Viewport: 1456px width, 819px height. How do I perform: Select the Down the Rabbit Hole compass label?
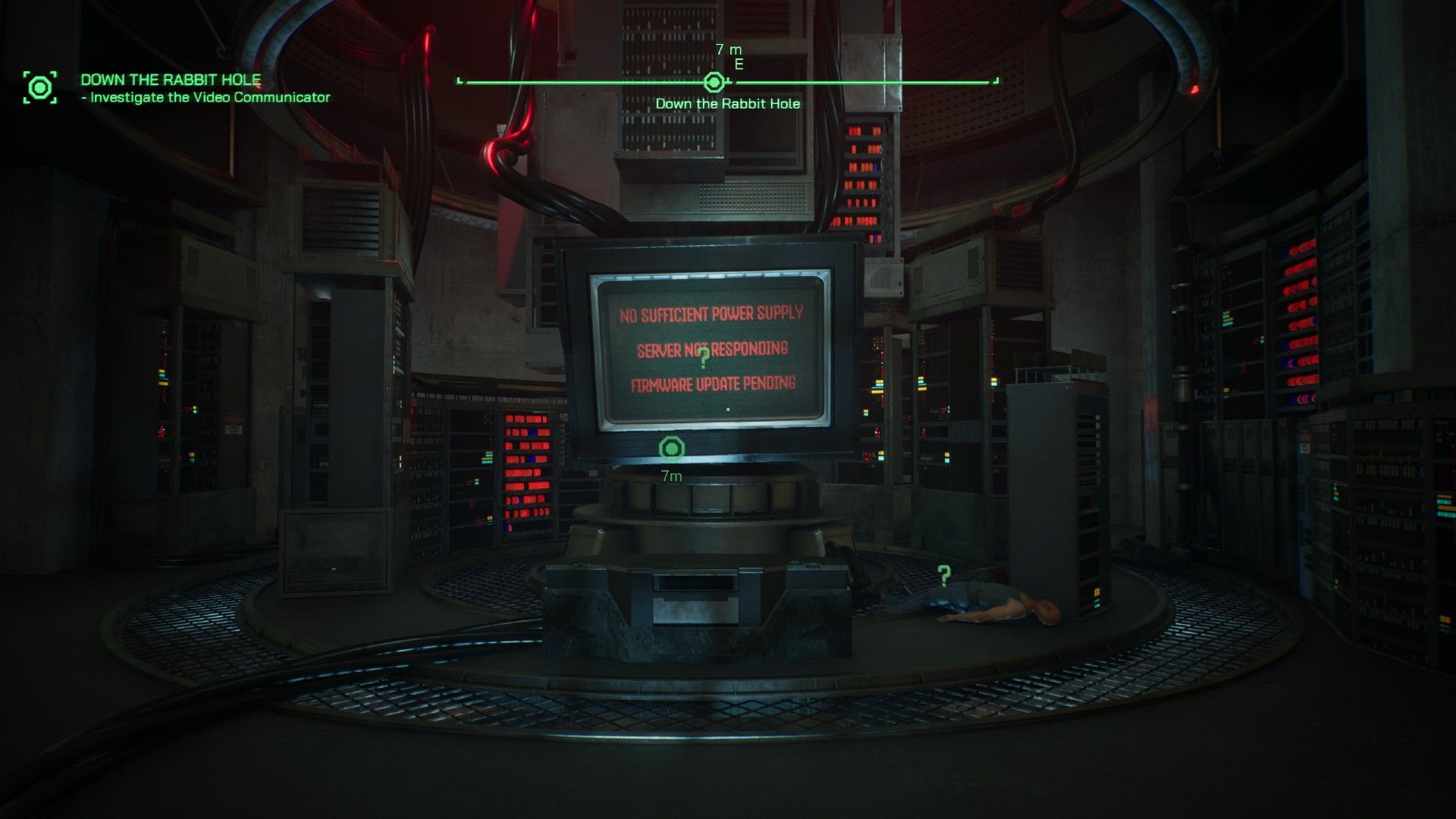click(728, 104)
